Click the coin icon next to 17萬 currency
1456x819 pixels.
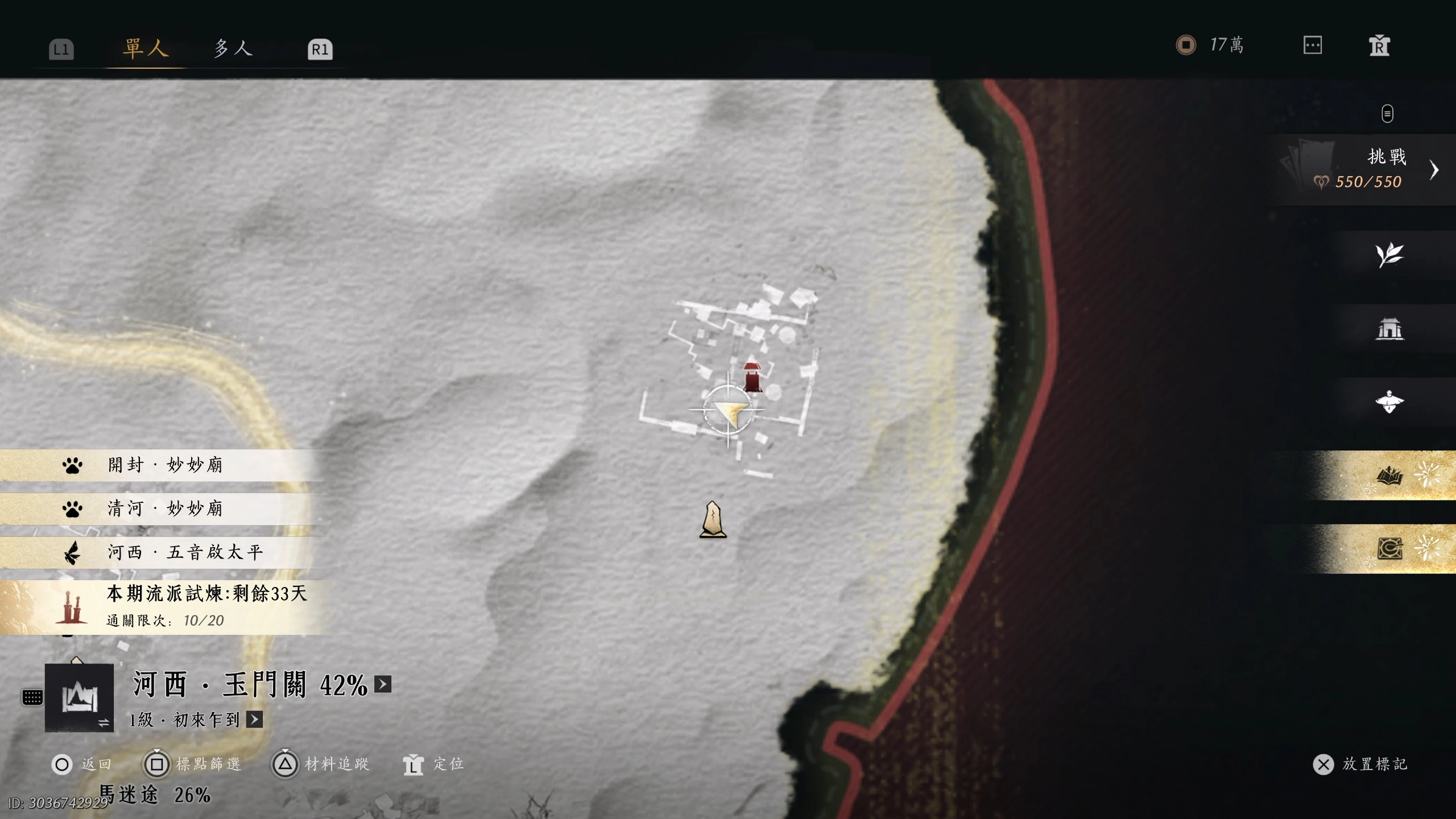tap(1186, 43)
